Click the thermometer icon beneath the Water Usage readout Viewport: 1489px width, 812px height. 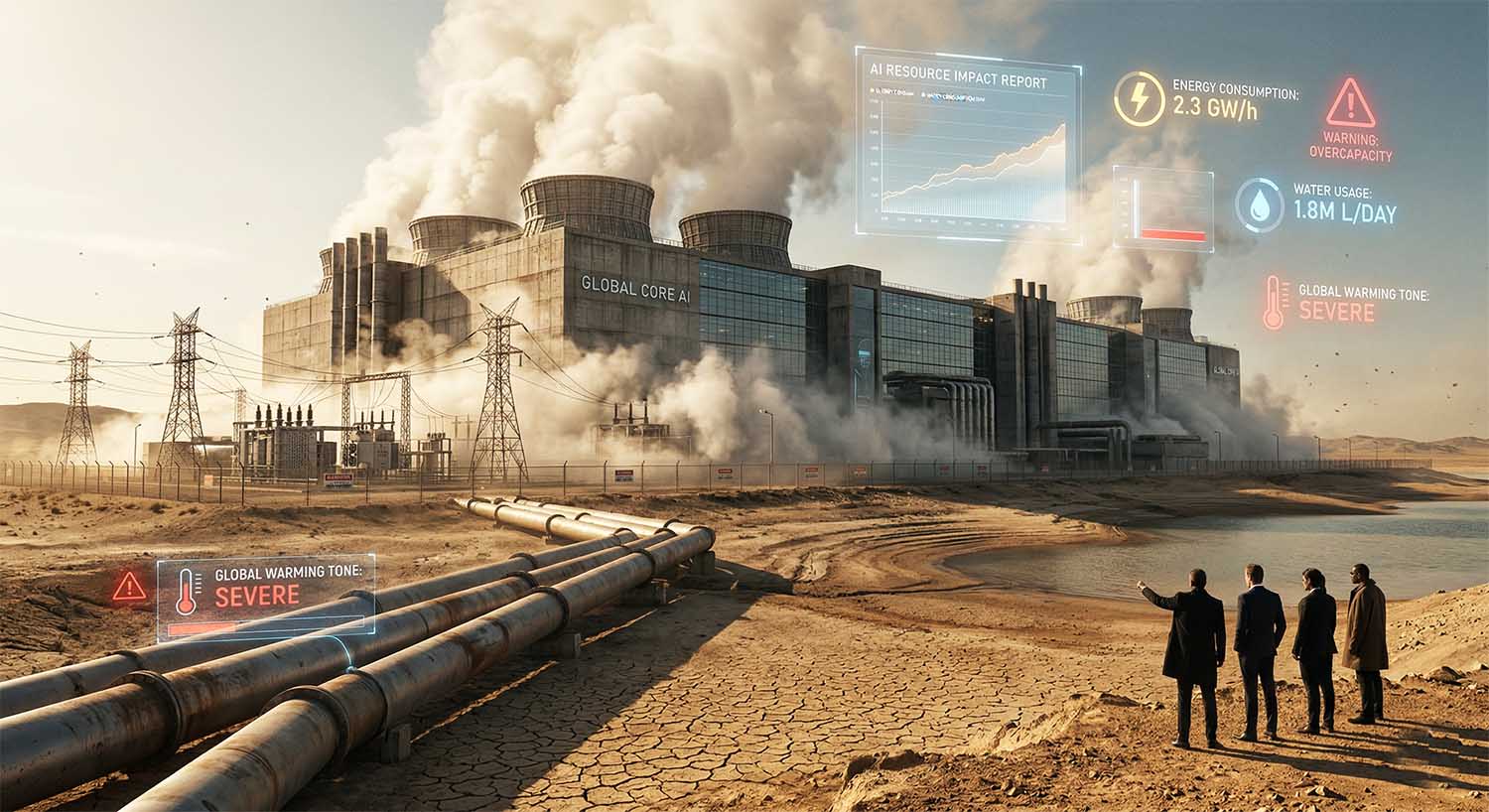point(1273,303)
